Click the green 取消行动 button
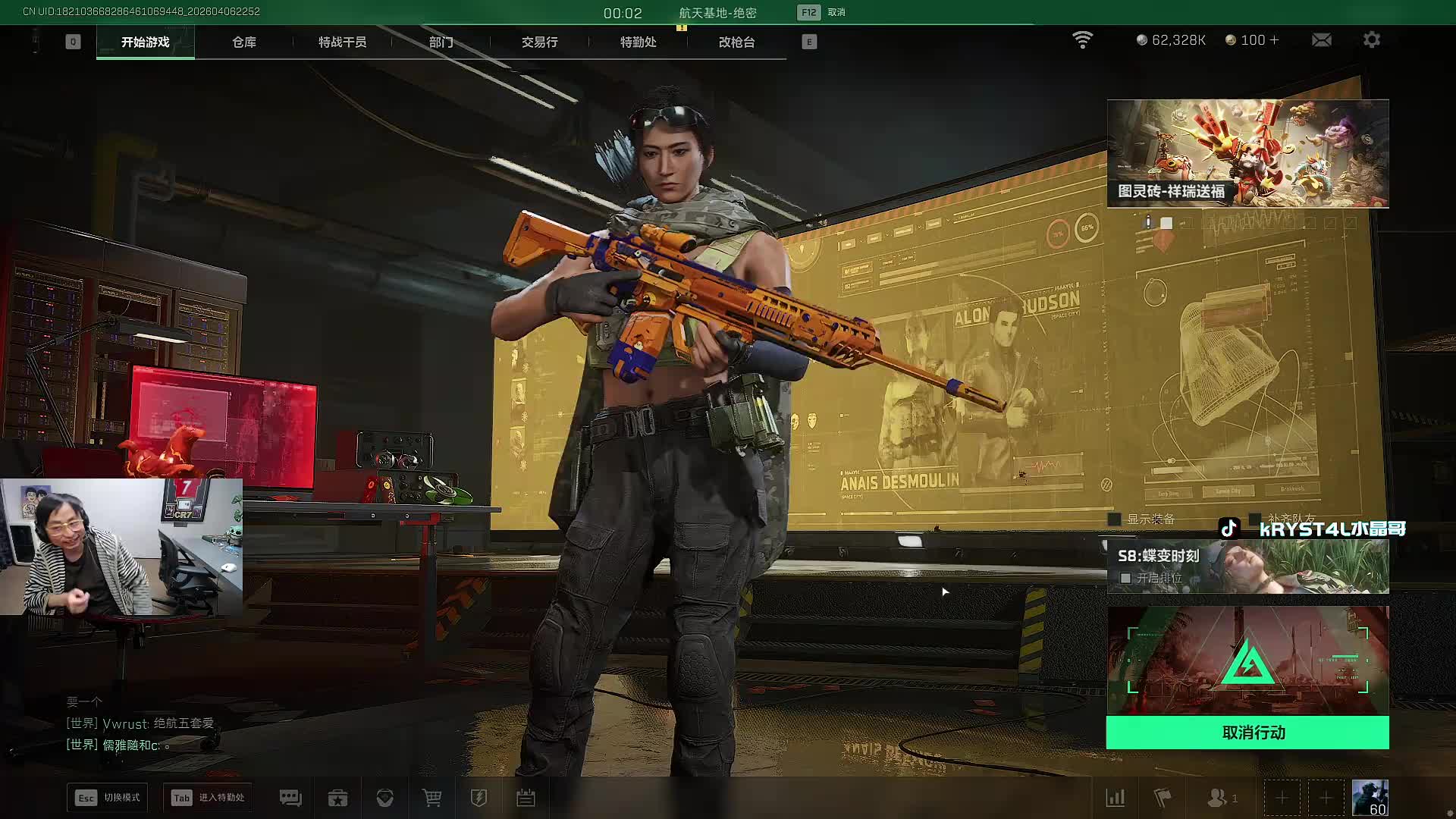Screen dimensions: 1456x819 1247,733
